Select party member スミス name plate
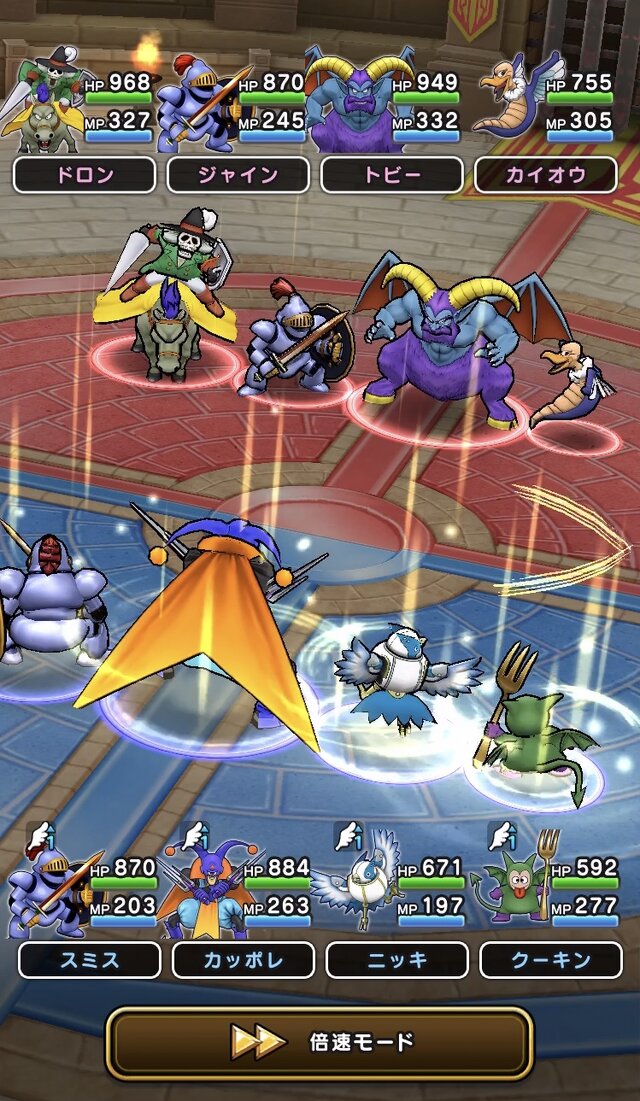 pyautogui.click(x=89, y=960)
